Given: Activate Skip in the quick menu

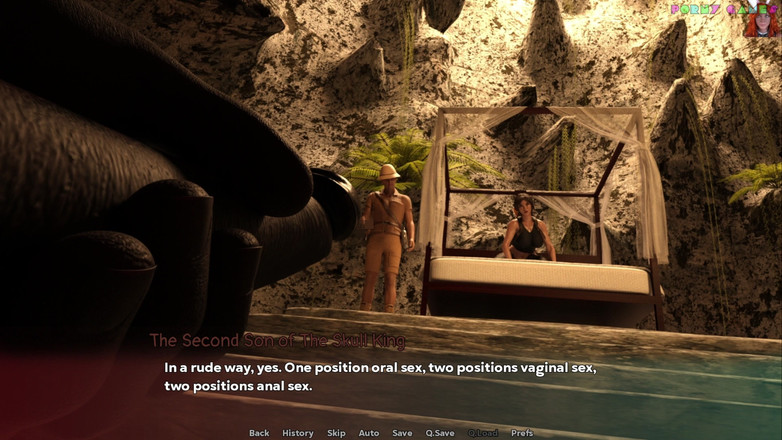Looking at the screenshot, I should pyautogui.click(x=336, y=433).
